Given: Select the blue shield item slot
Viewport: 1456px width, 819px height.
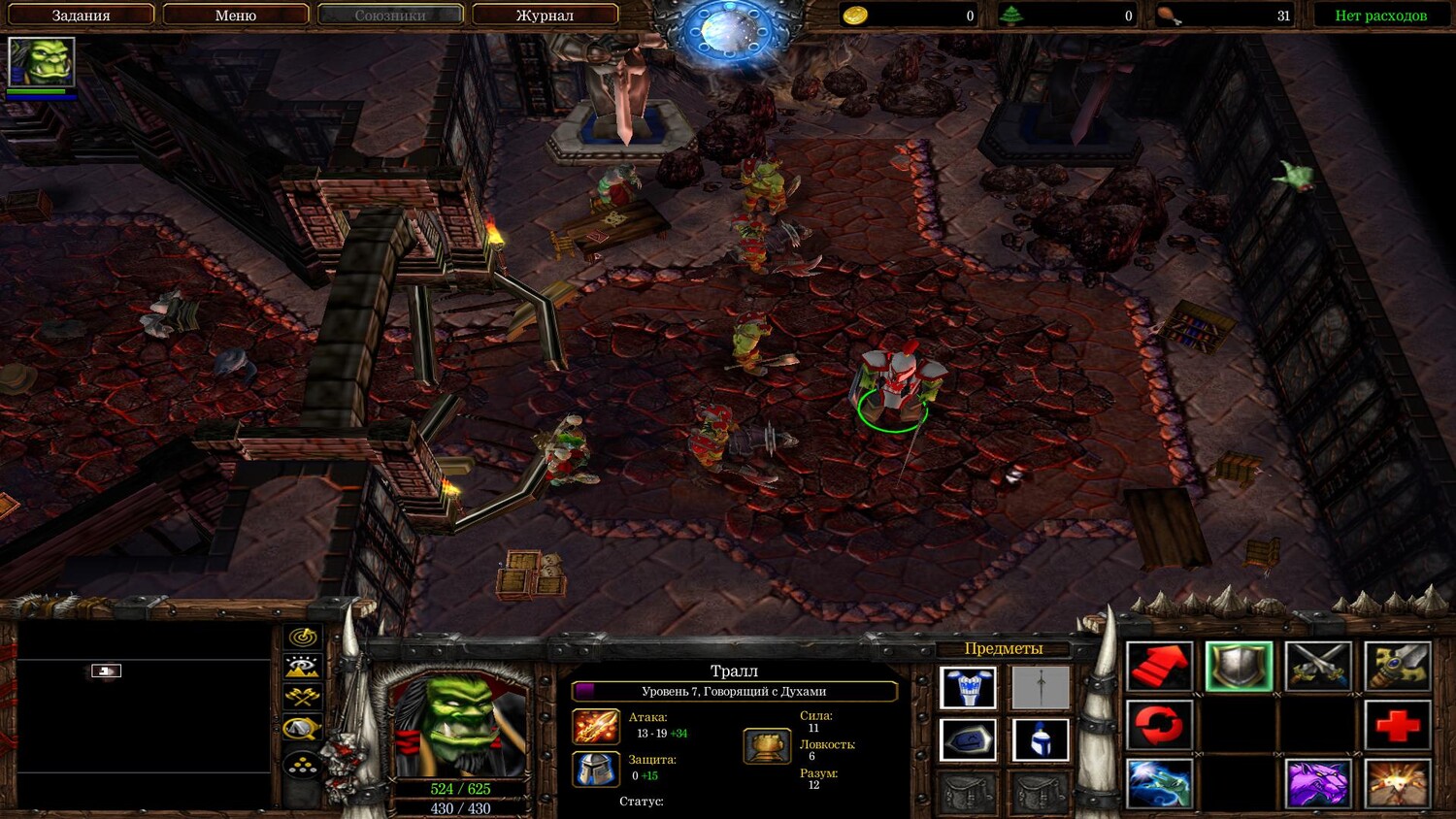Looking at the screenshot, I should 968,741.
